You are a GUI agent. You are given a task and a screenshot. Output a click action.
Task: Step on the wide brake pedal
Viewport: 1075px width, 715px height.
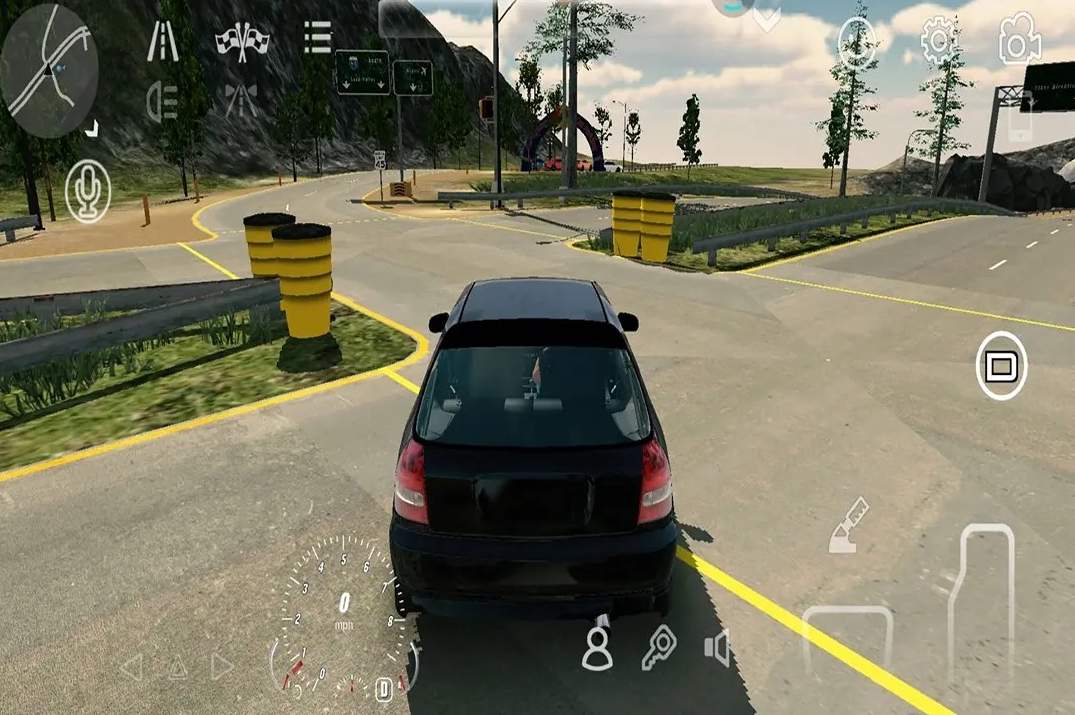pyautogui.click(x=847, y=640)
